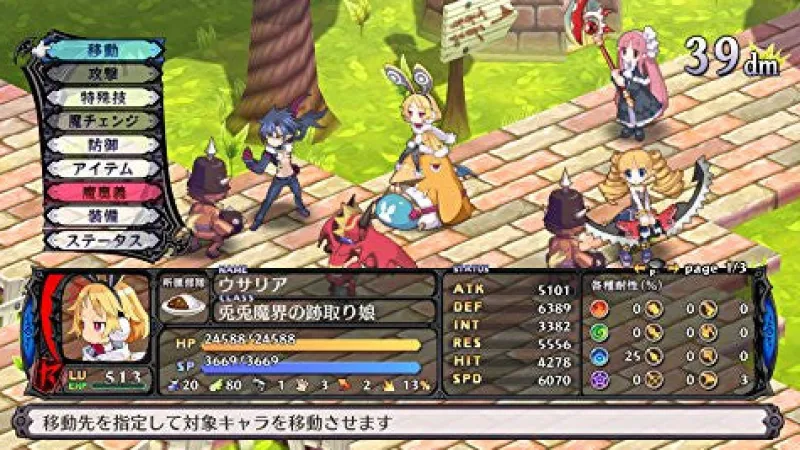Choose the highlighted 魔奥義 command
The image size is (800, 450).
point(104,193)
